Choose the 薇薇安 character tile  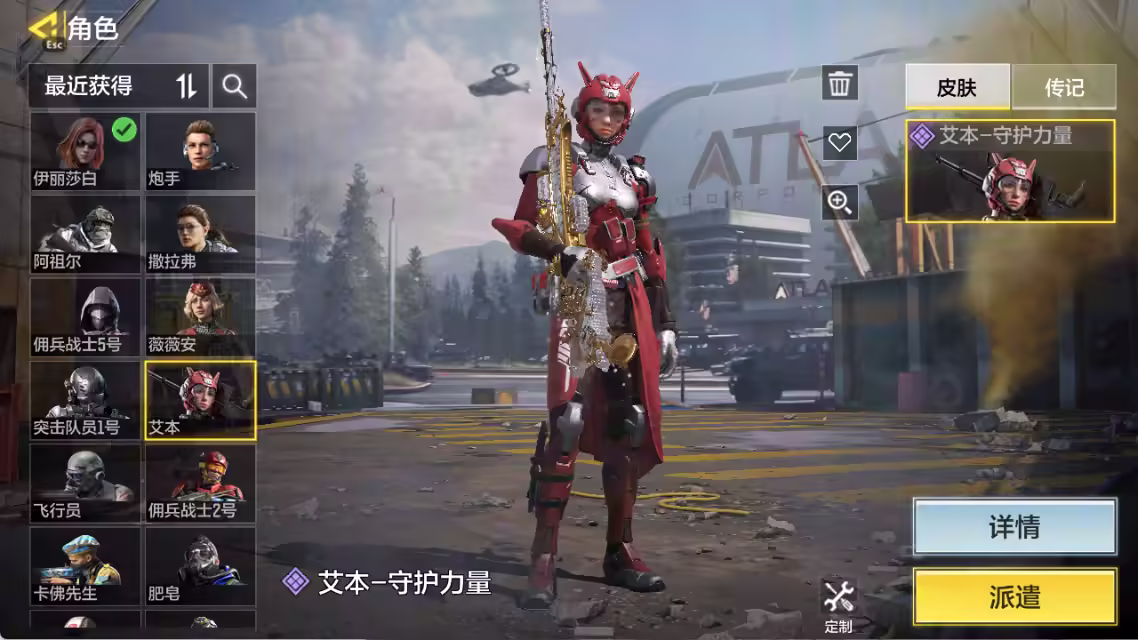[201, 317]
